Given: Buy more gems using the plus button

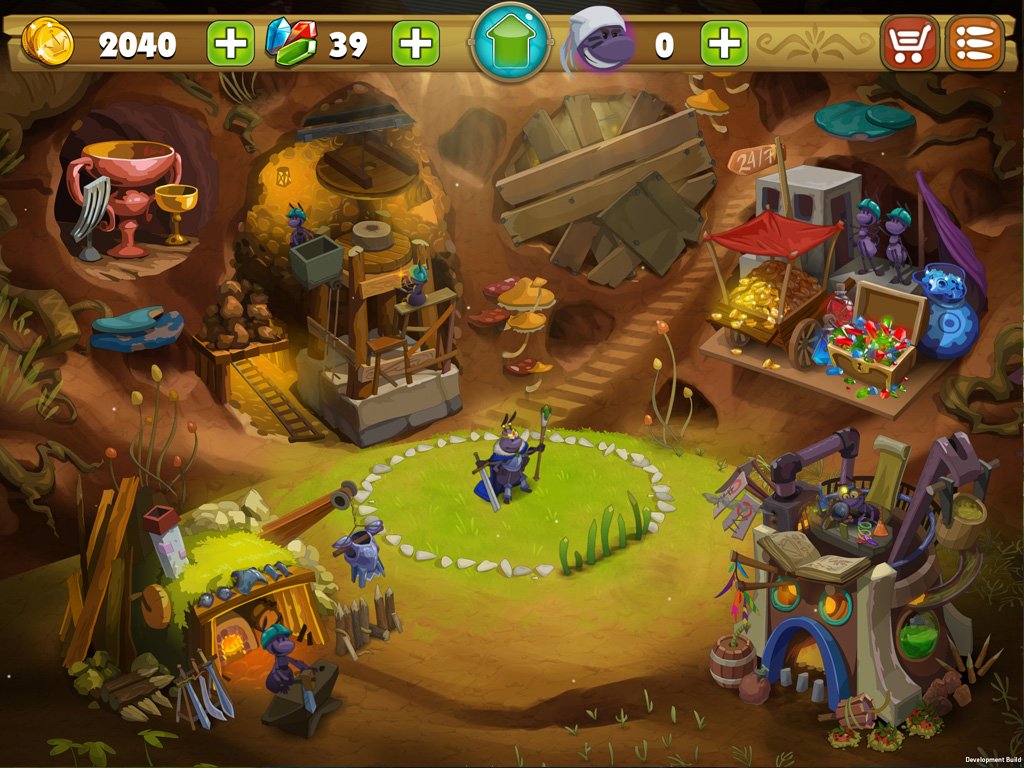Looking at the screenshot, I should pos(415,44).
